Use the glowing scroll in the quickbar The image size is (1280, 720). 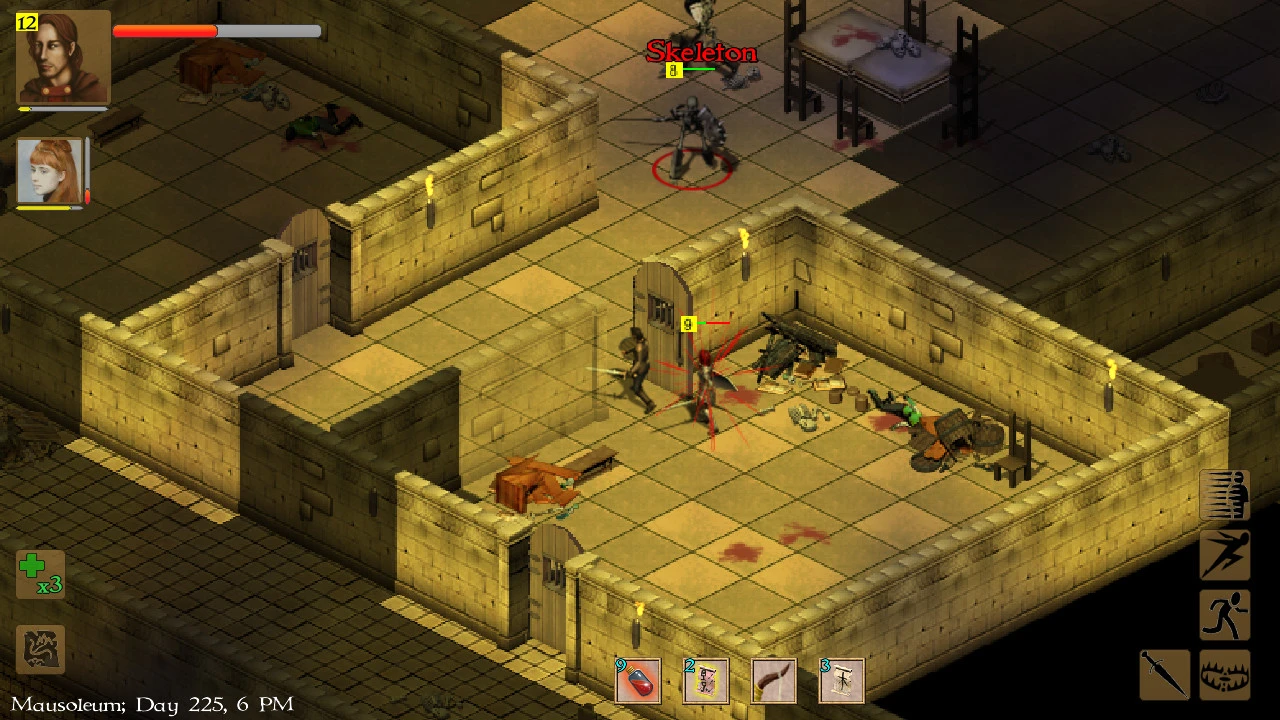[x=705, y=681]
